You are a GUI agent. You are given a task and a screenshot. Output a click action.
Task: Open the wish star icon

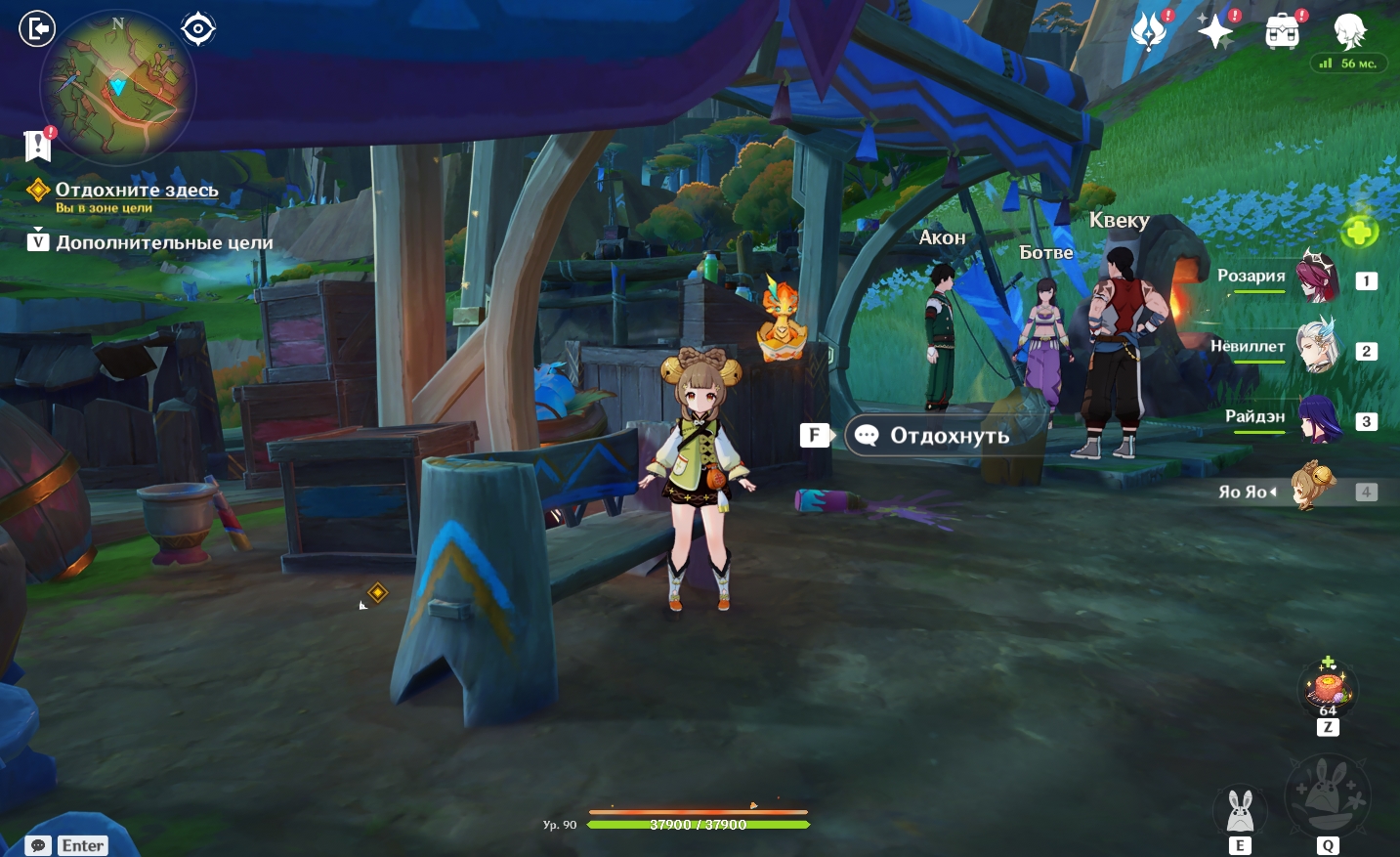click(1215, 31)
